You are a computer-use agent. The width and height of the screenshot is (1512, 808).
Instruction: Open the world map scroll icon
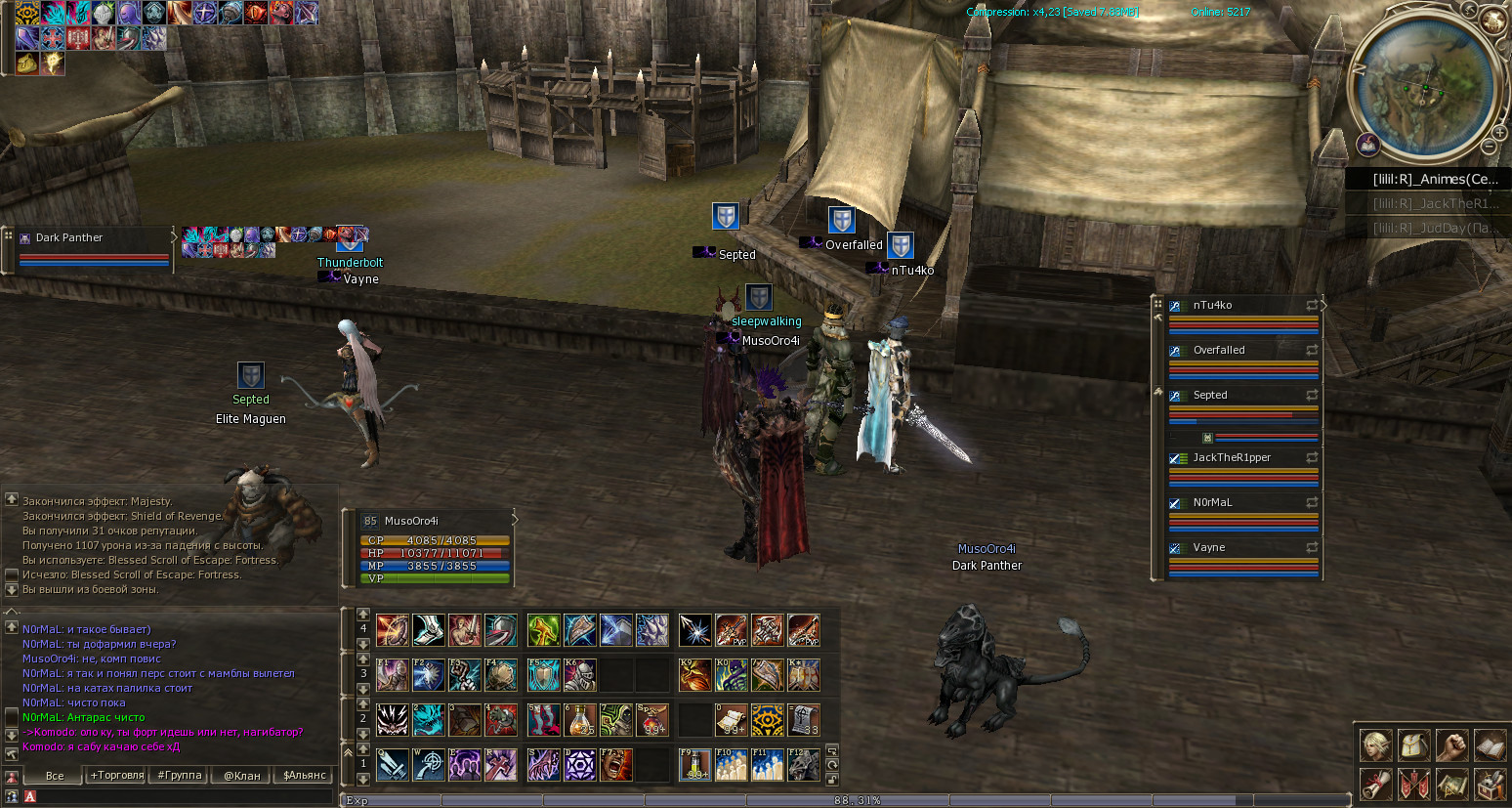[x=1452, y=784]
